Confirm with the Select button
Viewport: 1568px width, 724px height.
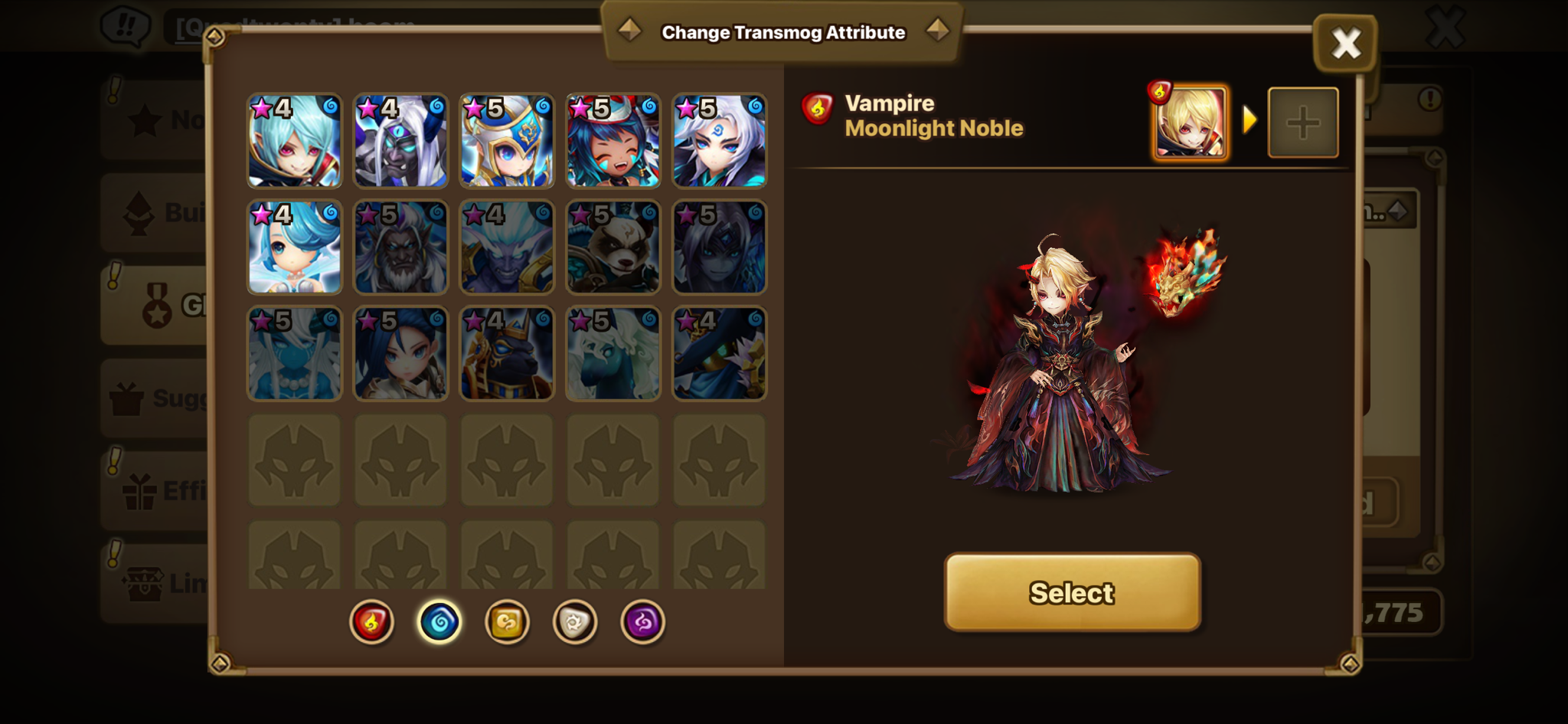click(x=1072, y=592)
